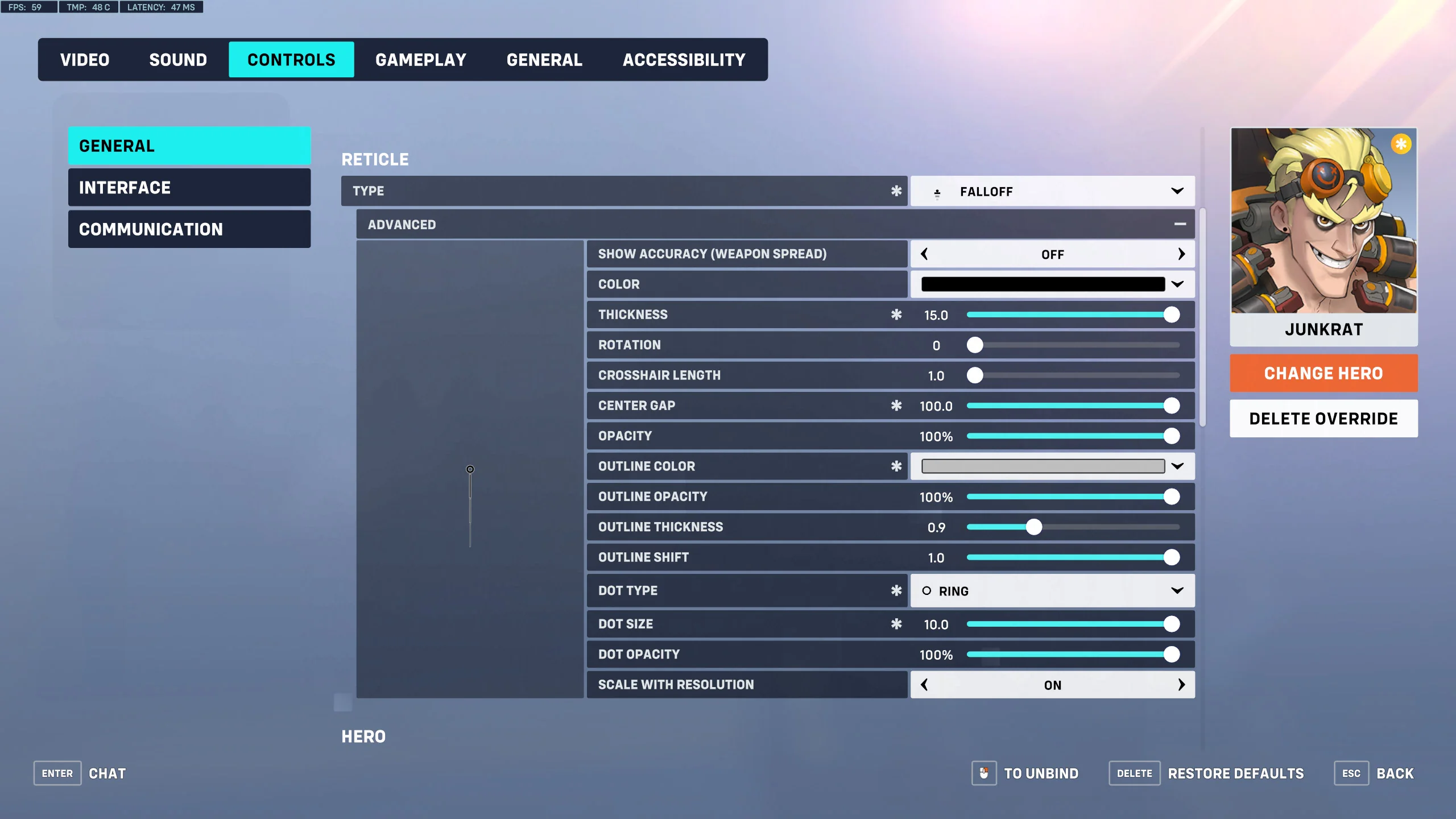Select the Junkrat hero portrait
This screenshot has height=819, width=1456.
click(1323, 222)
